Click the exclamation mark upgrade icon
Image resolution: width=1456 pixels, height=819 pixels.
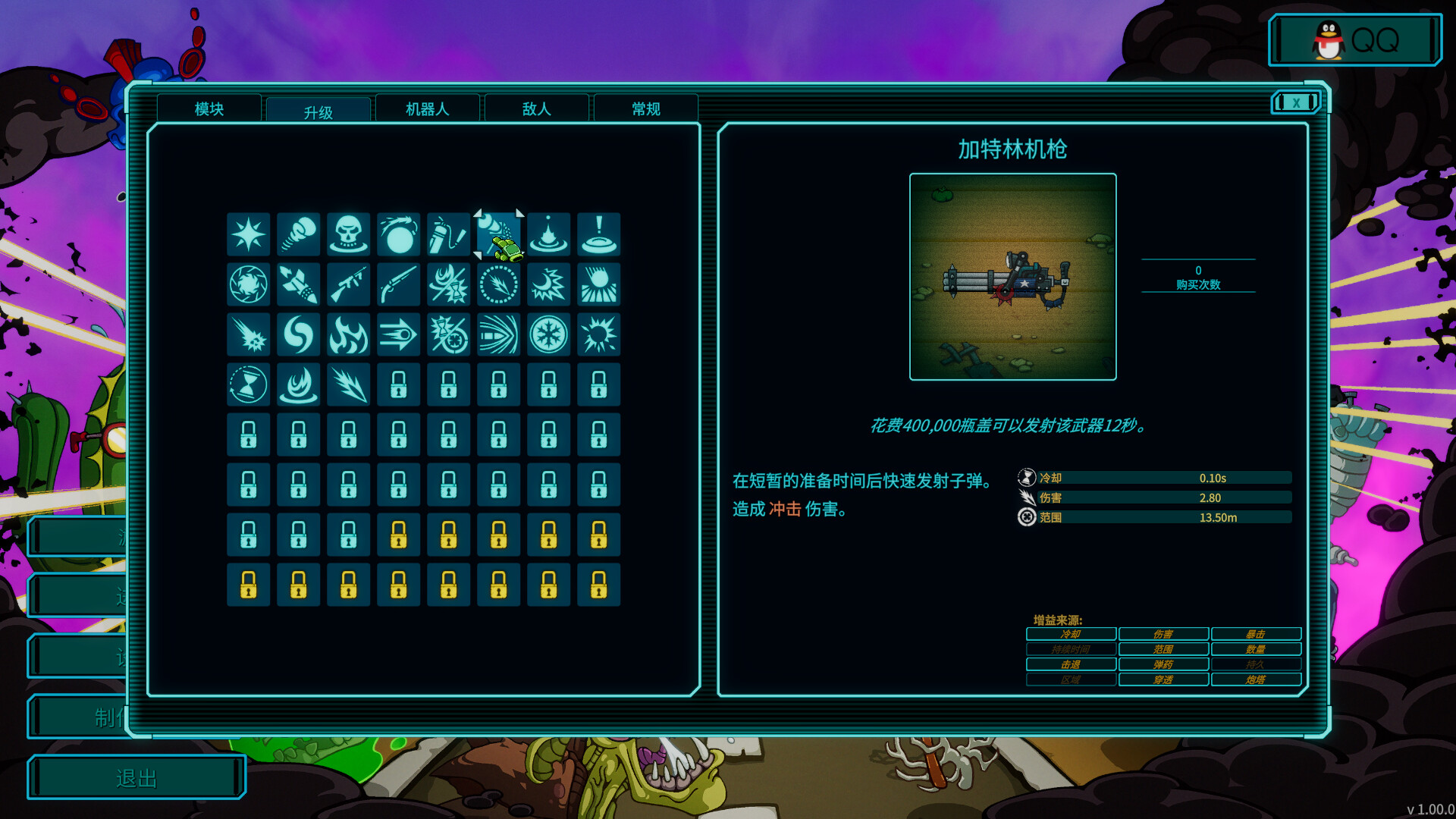[598, 234]
